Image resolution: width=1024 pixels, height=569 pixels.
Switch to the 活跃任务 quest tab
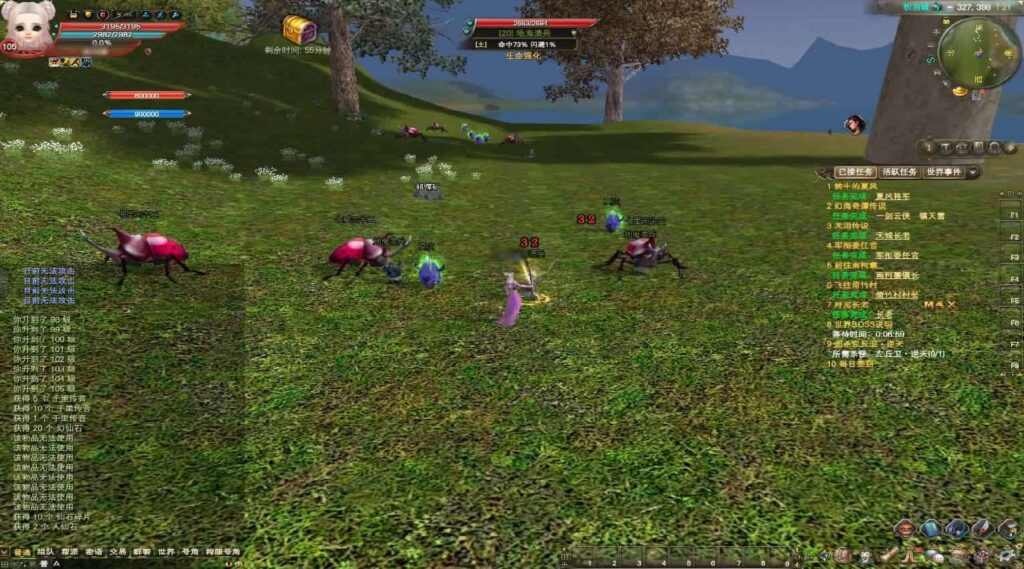tap(898, 172)
